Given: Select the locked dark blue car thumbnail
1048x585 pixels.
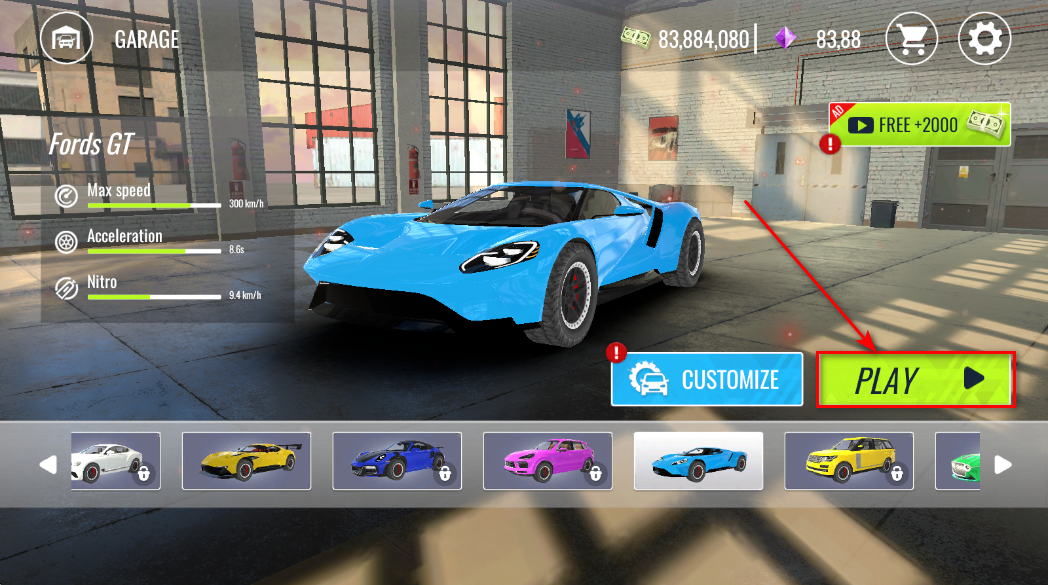Looking at the screenshot, I should click(x=397, y=461).
